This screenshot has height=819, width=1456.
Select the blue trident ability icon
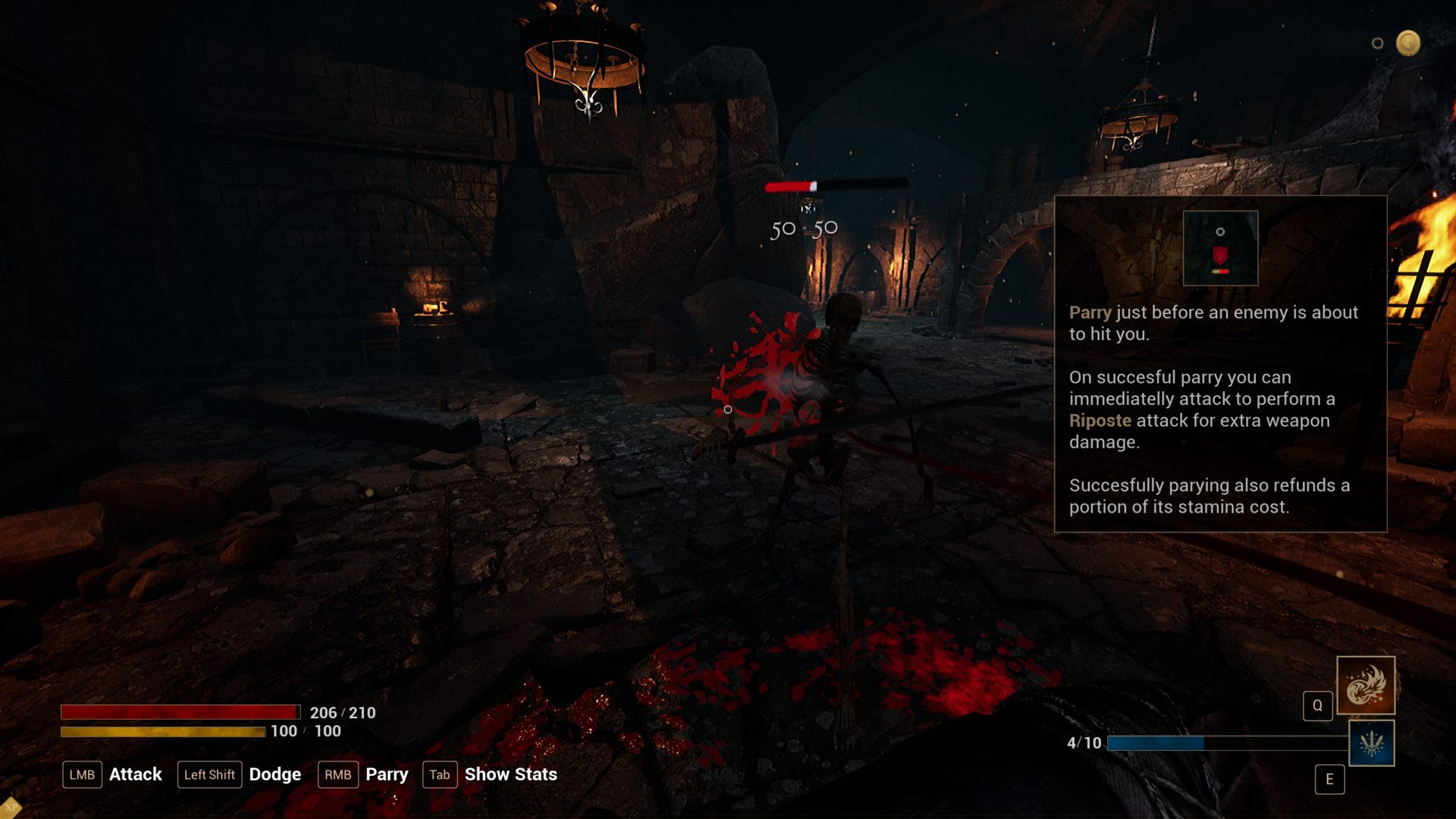[x=1371, y=743]
